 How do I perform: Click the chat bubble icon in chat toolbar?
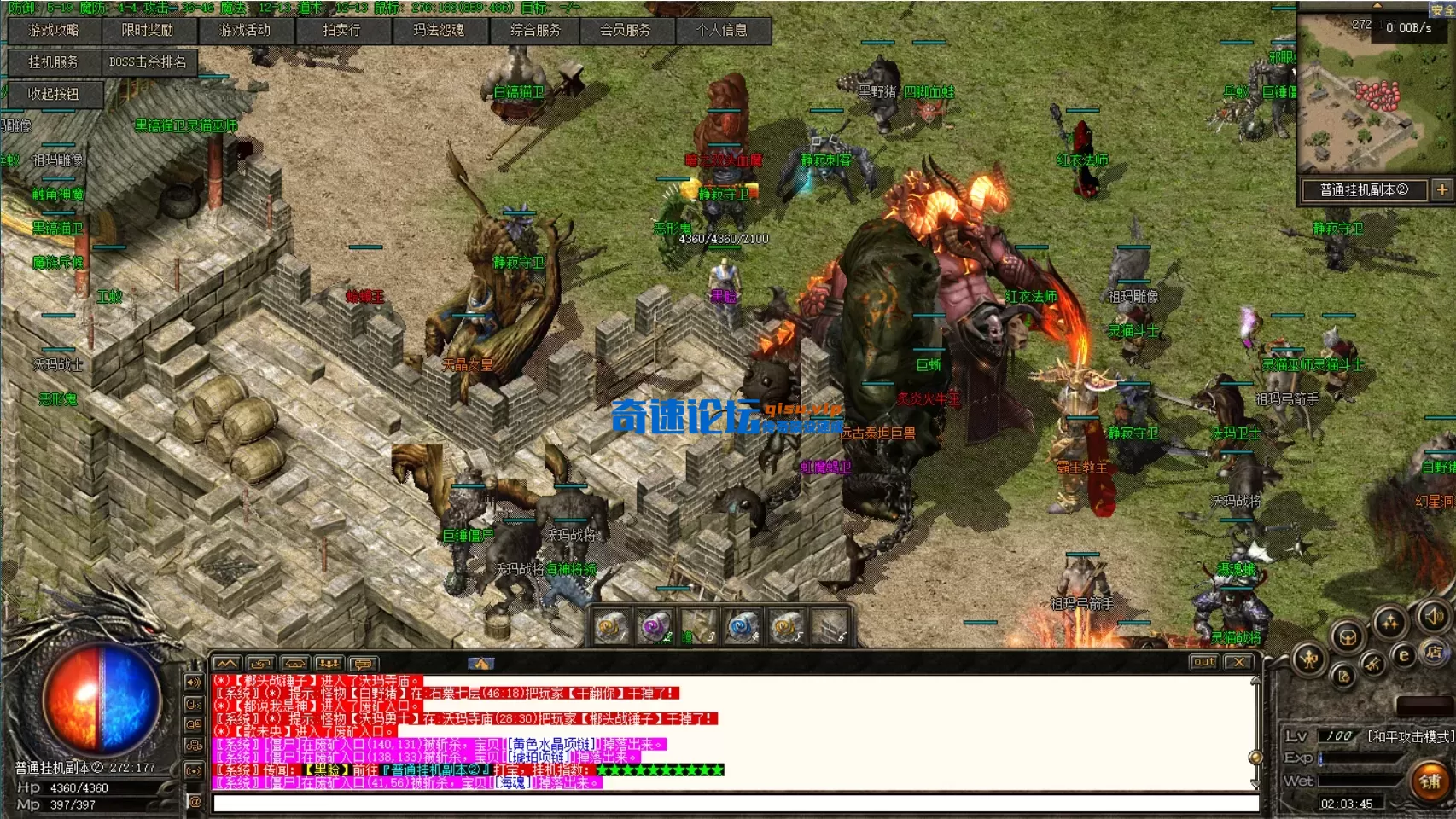[364, 664]
